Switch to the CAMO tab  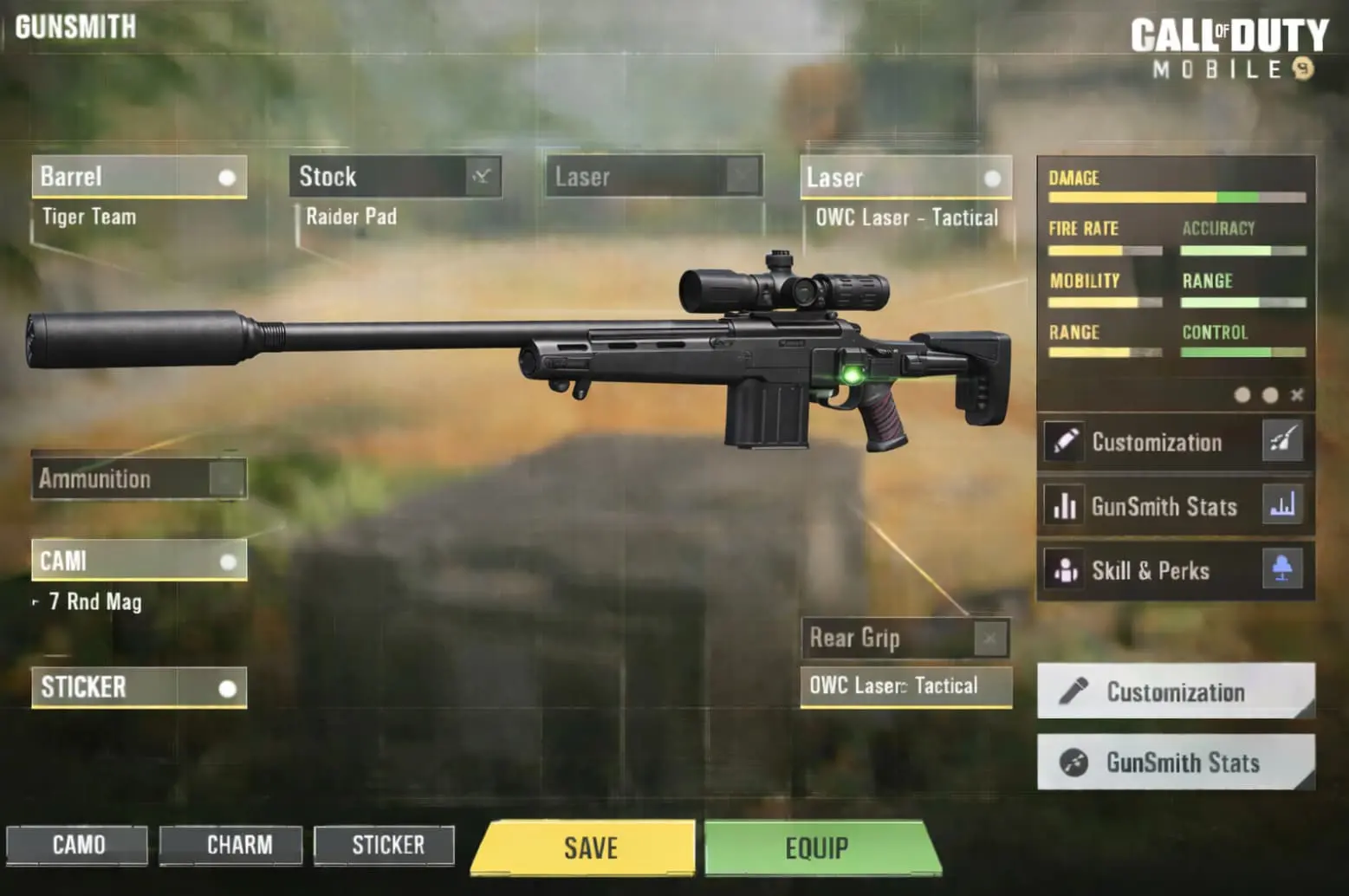coord(76,845)
